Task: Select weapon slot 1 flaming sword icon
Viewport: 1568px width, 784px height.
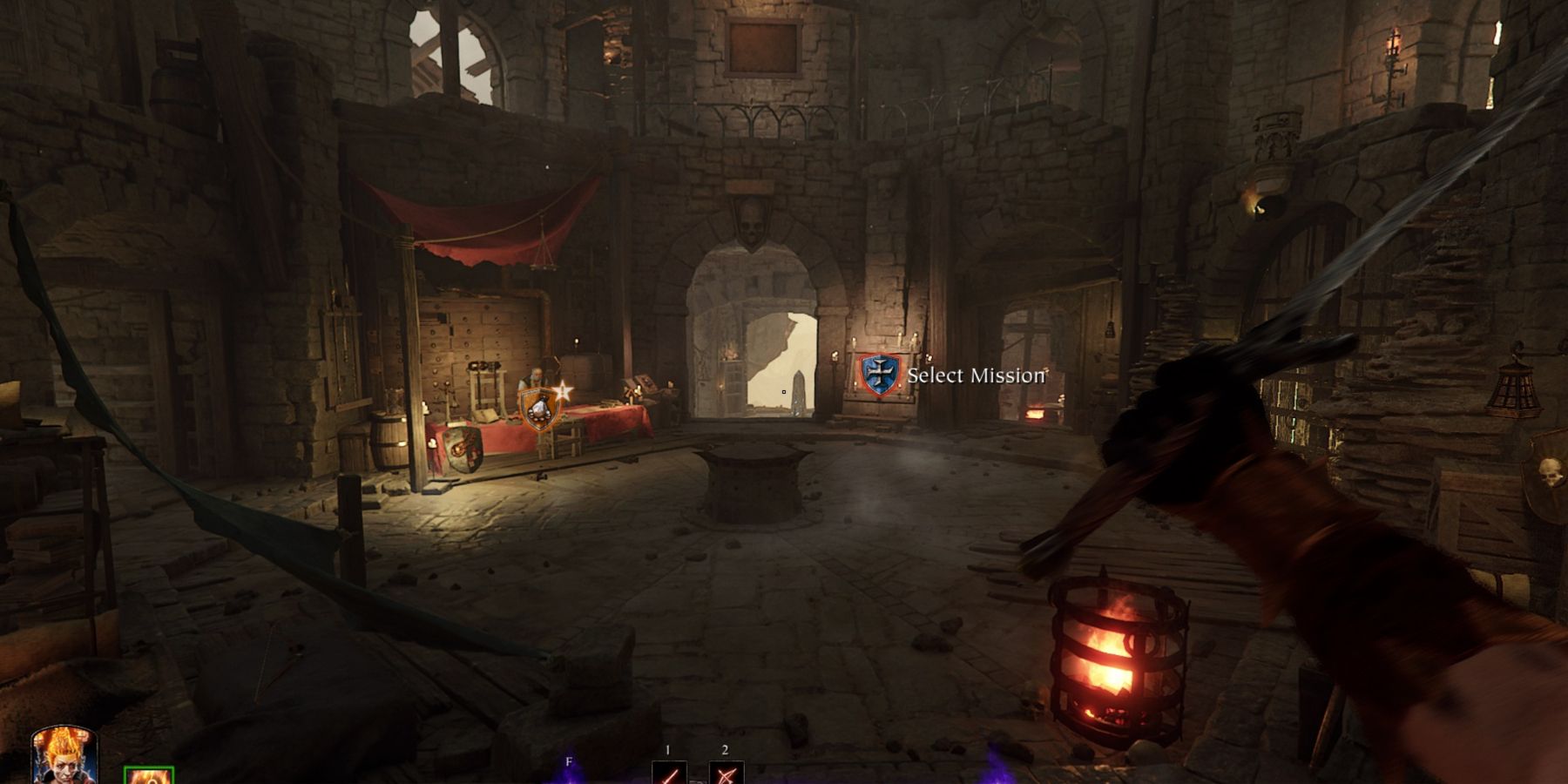Action: [x=668, y=773]
